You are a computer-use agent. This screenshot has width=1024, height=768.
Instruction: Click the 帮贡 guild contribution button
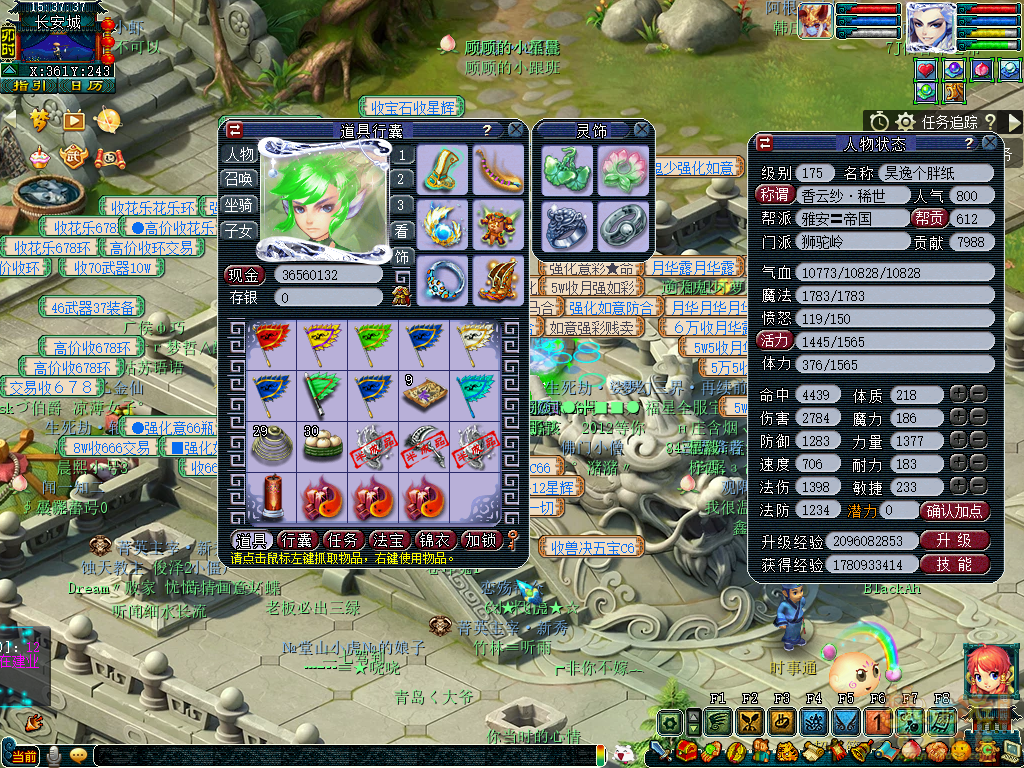926,218
